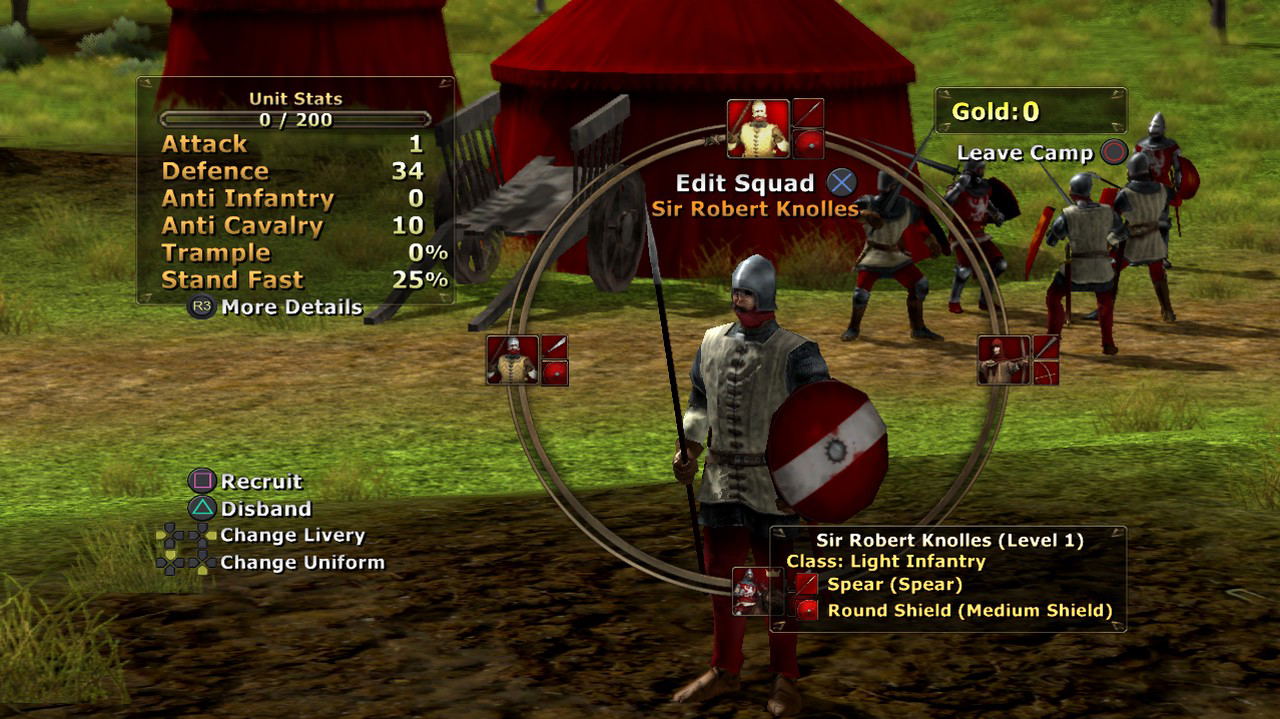
Task: Select the Round Shield equipment entry
Action: point(969,610)
